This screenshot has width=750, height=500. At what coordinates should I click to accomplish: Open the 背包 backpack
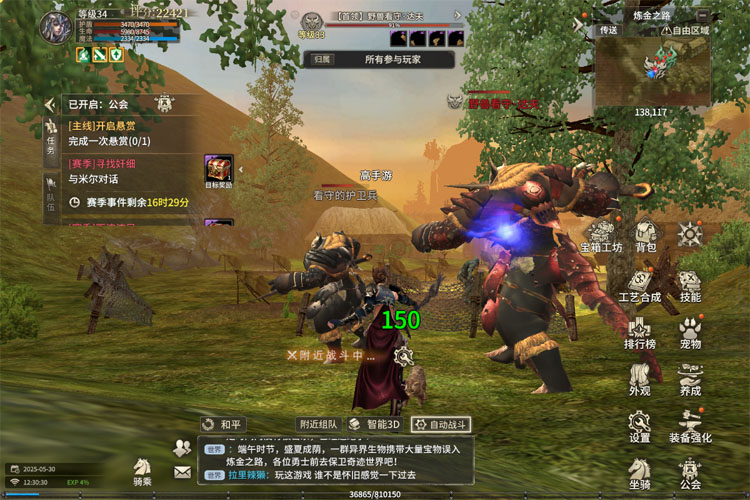tap(646, 236)
